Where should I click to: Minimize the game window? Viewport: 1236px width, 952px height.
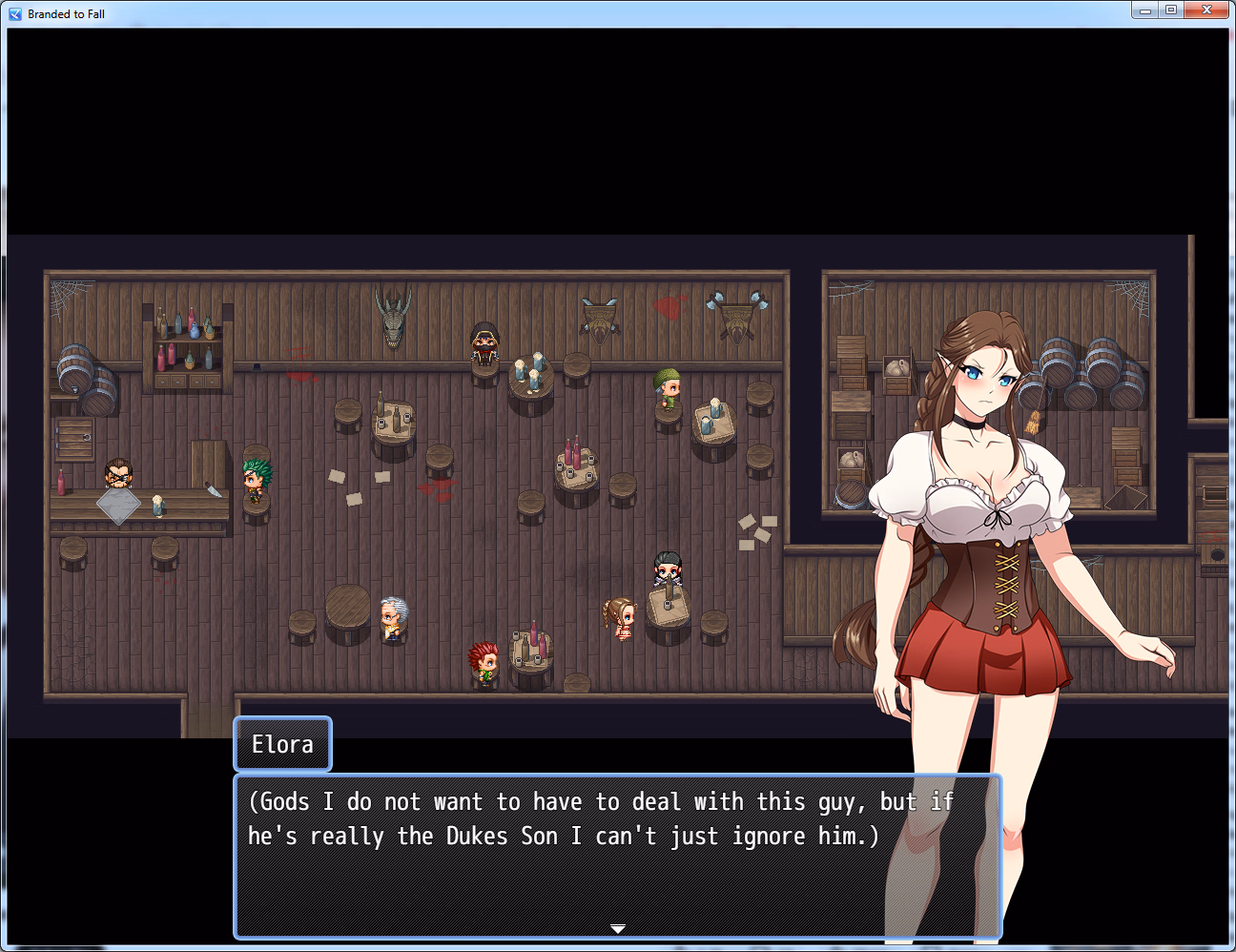(x=1145, y=10)
